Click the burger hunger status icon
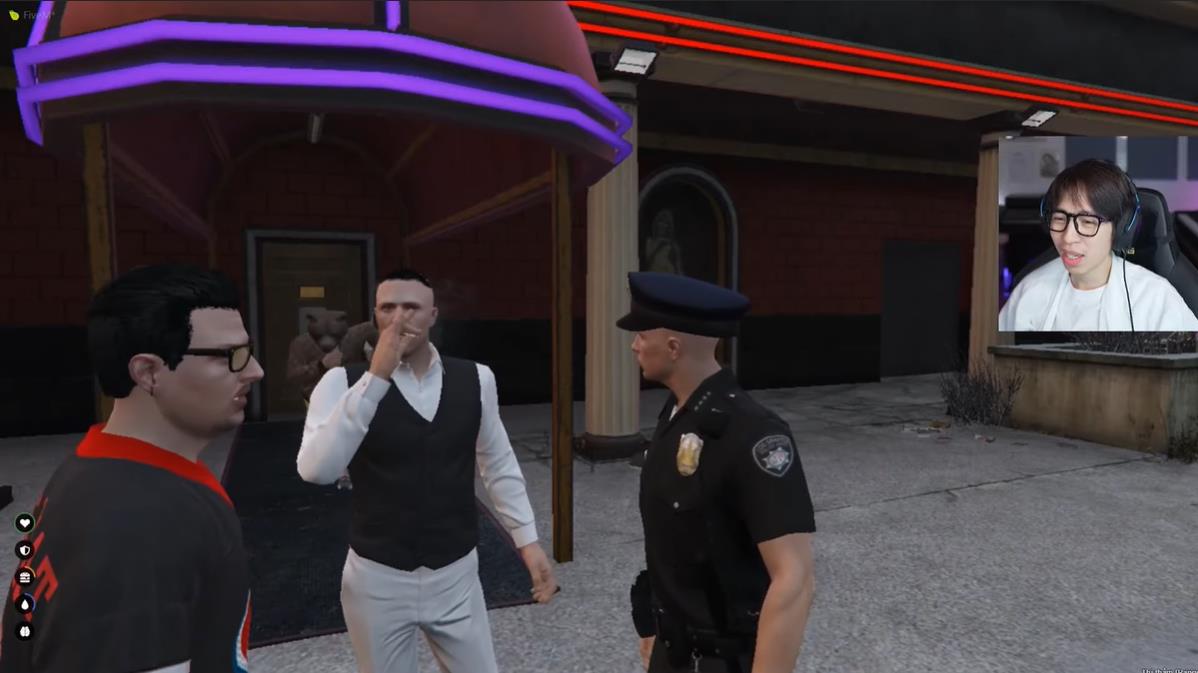 tap(25, 577)
